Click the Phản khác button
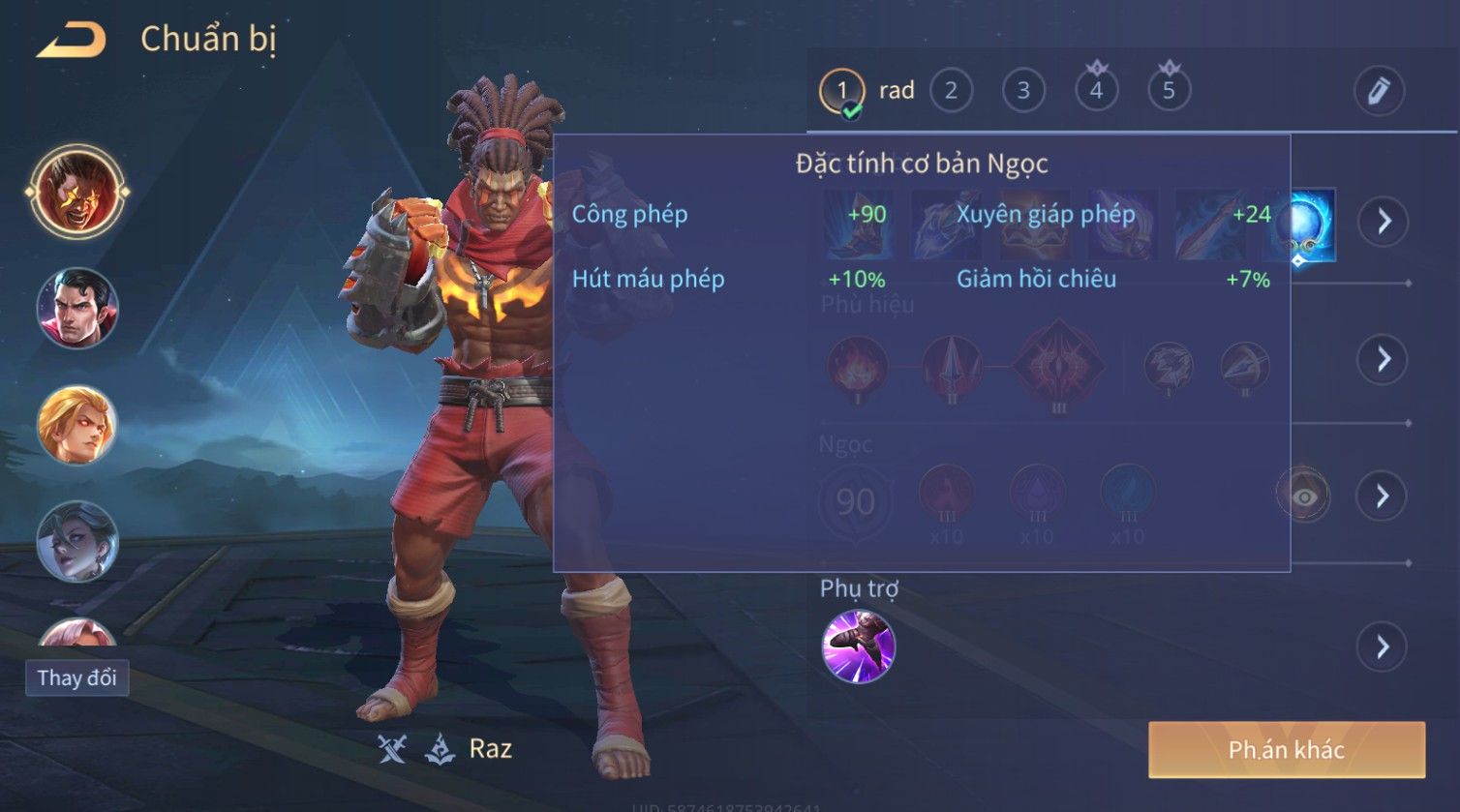1460x812 pixels. [x=1287, y=750]
